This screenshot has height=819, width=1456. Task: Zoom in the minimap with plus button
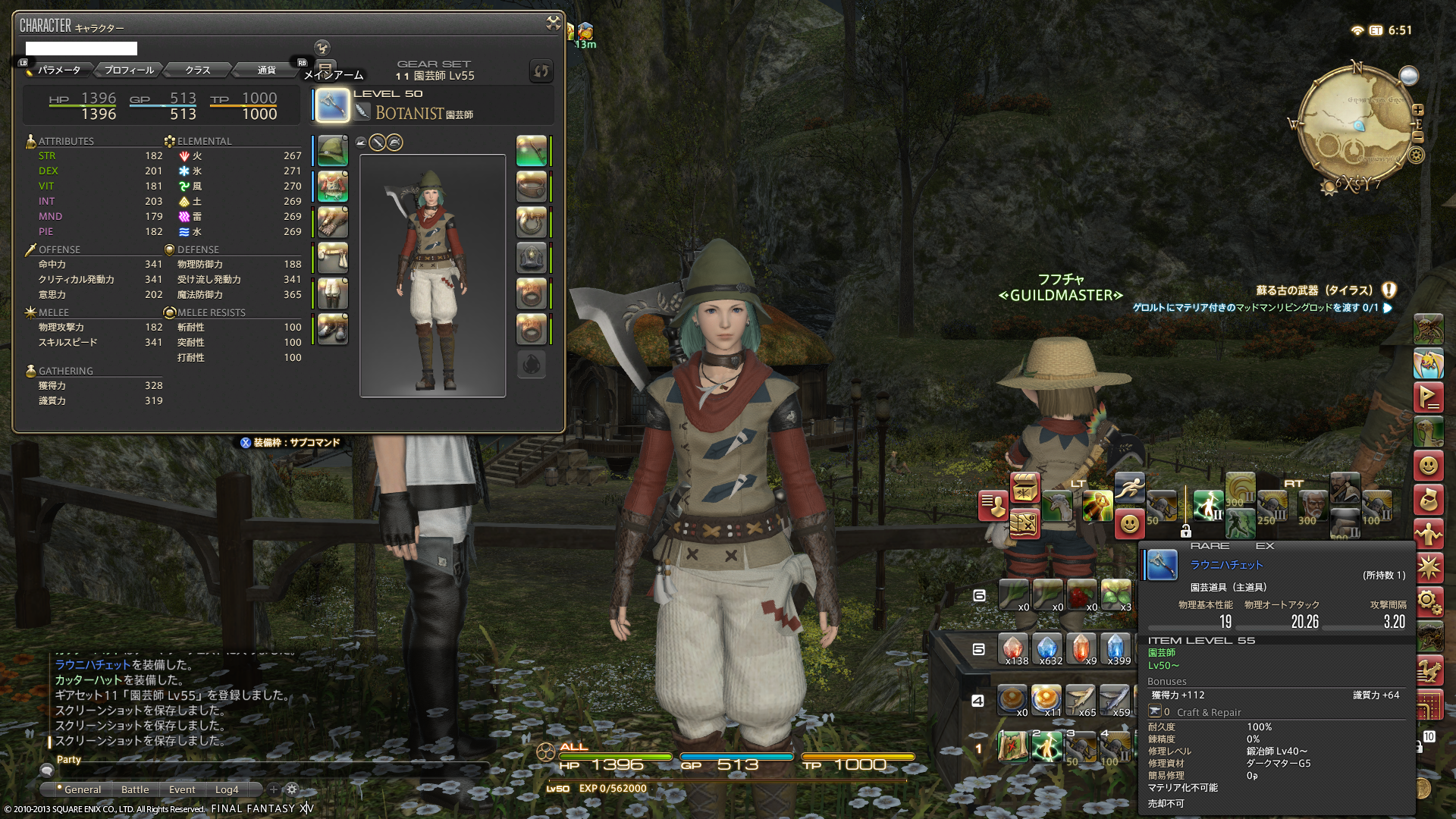point(1417,109)
